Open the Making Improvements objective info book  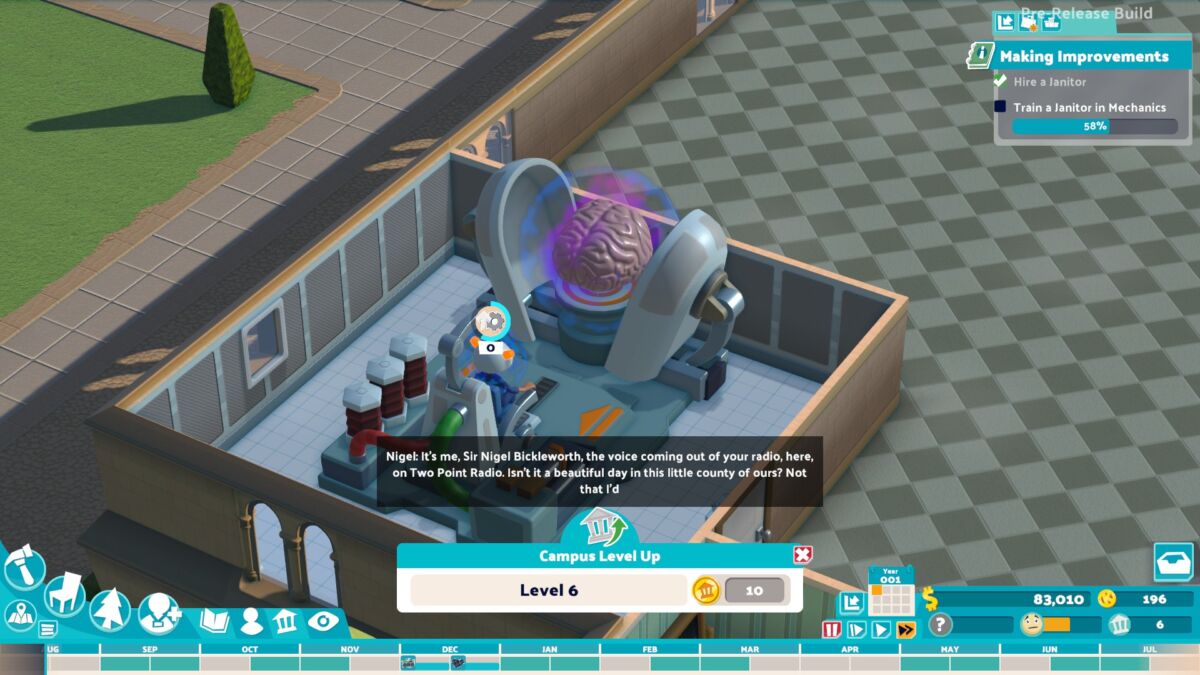pyautogui.click(x=980, y=56)
